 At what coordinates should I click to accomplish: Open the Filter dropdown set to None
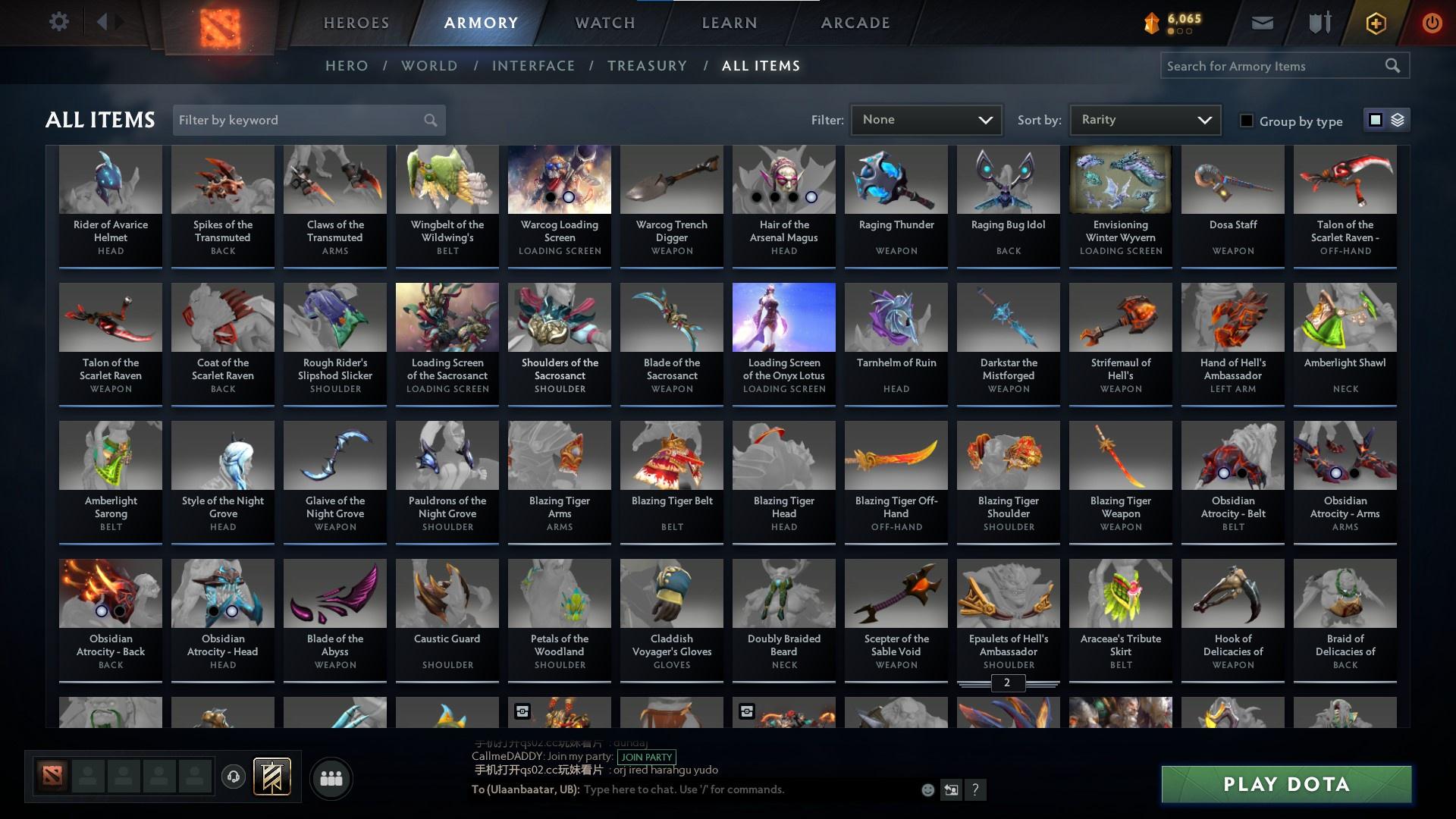click(926, 119)
